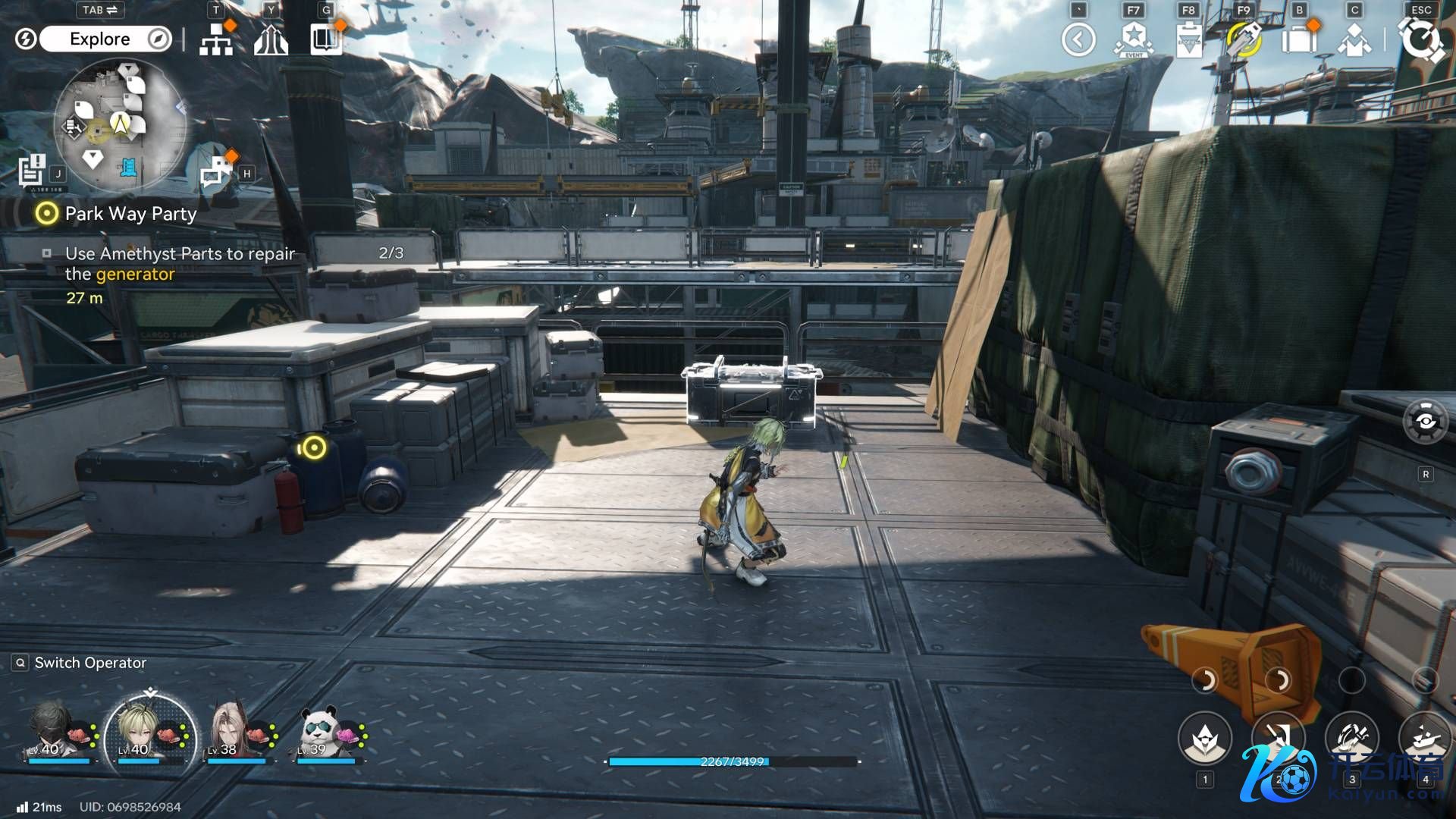Image resolution: width=1456 pixels, height=819 pixels.
Task: Open the hierarchy tree chart icon
Action: (x=216, y=41)
